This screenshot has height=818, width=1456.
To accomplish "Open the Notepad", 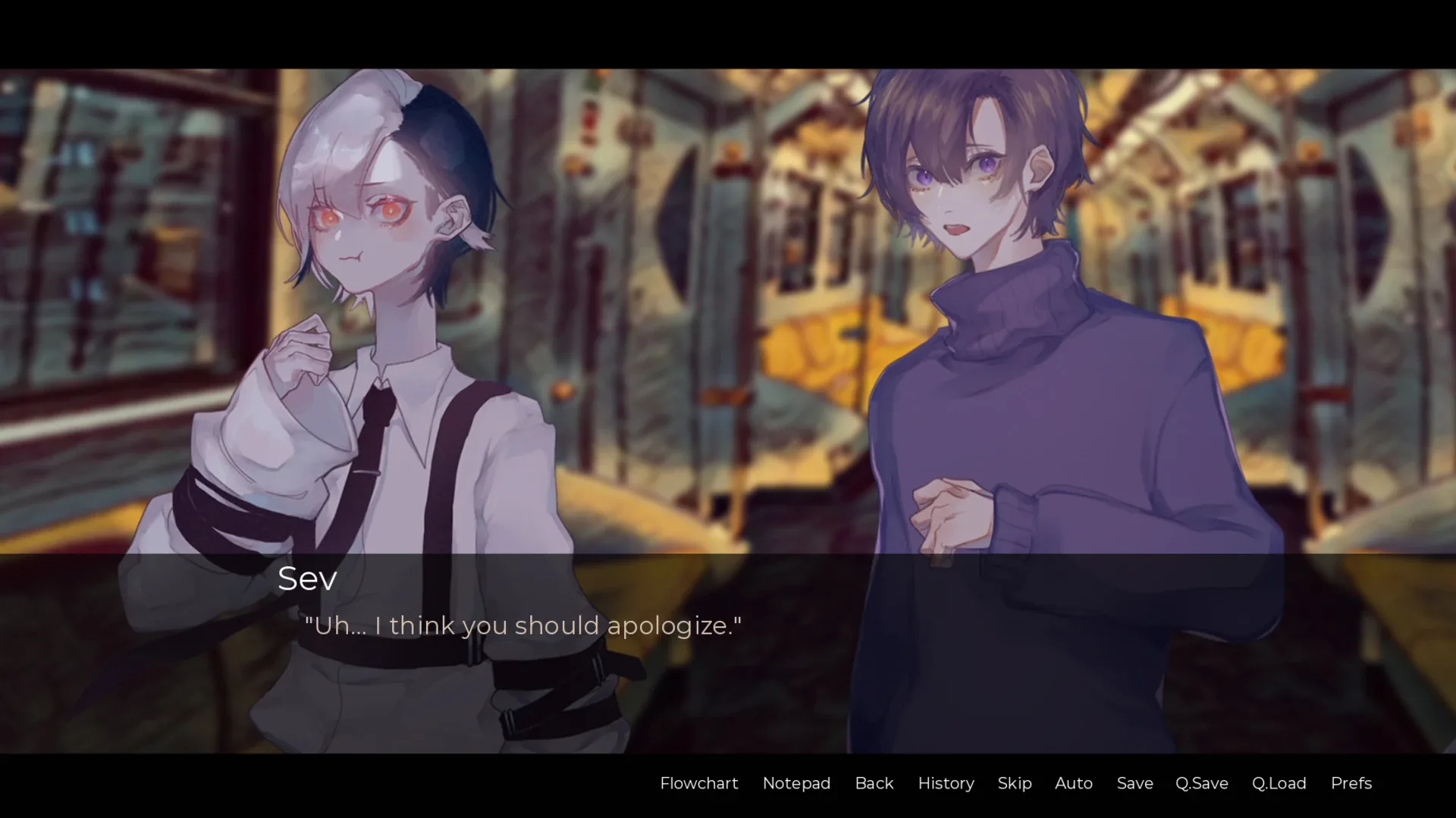I will (796, 783).
